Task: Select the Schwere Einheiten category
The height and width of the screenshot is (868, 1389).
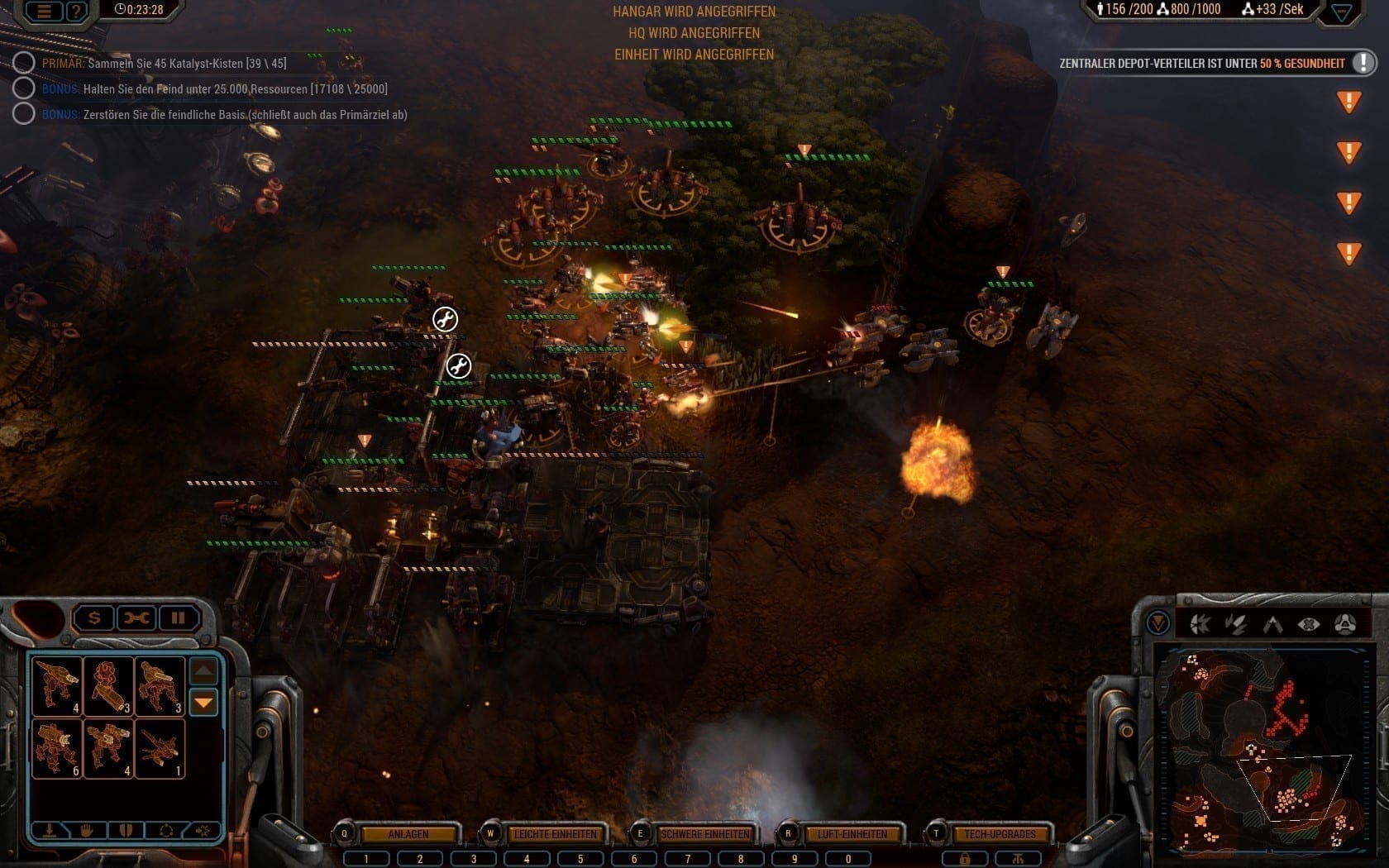Action: (x=704, y=834)
